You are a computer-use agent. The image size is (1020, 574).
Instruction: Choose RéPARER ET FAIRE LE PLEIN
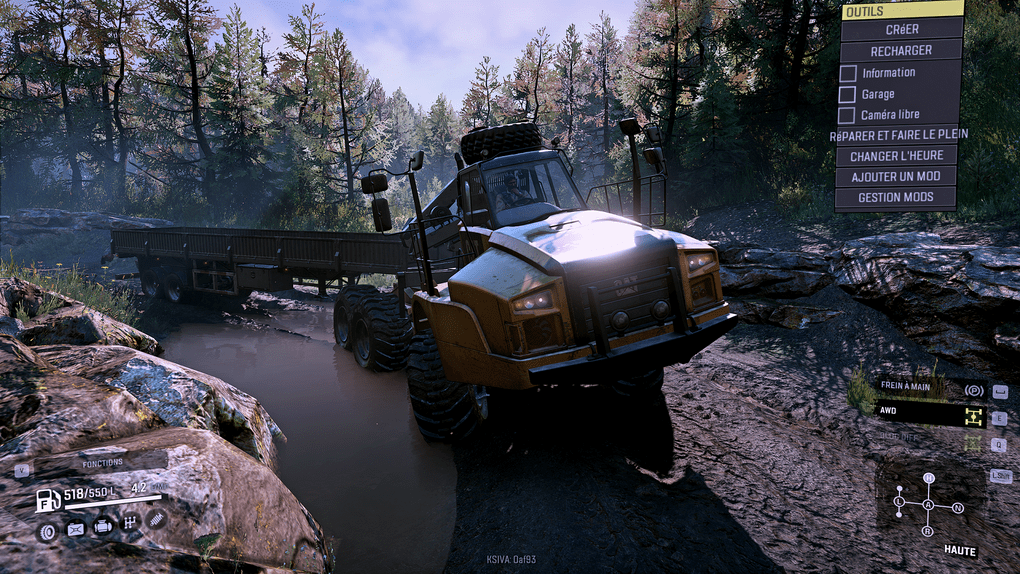pos(898,135)
